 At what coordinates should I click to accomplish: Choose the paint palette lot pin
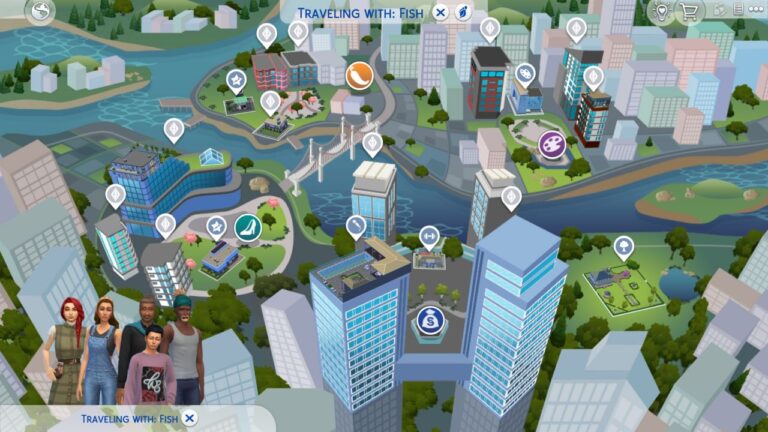click(x=525, y=73)
